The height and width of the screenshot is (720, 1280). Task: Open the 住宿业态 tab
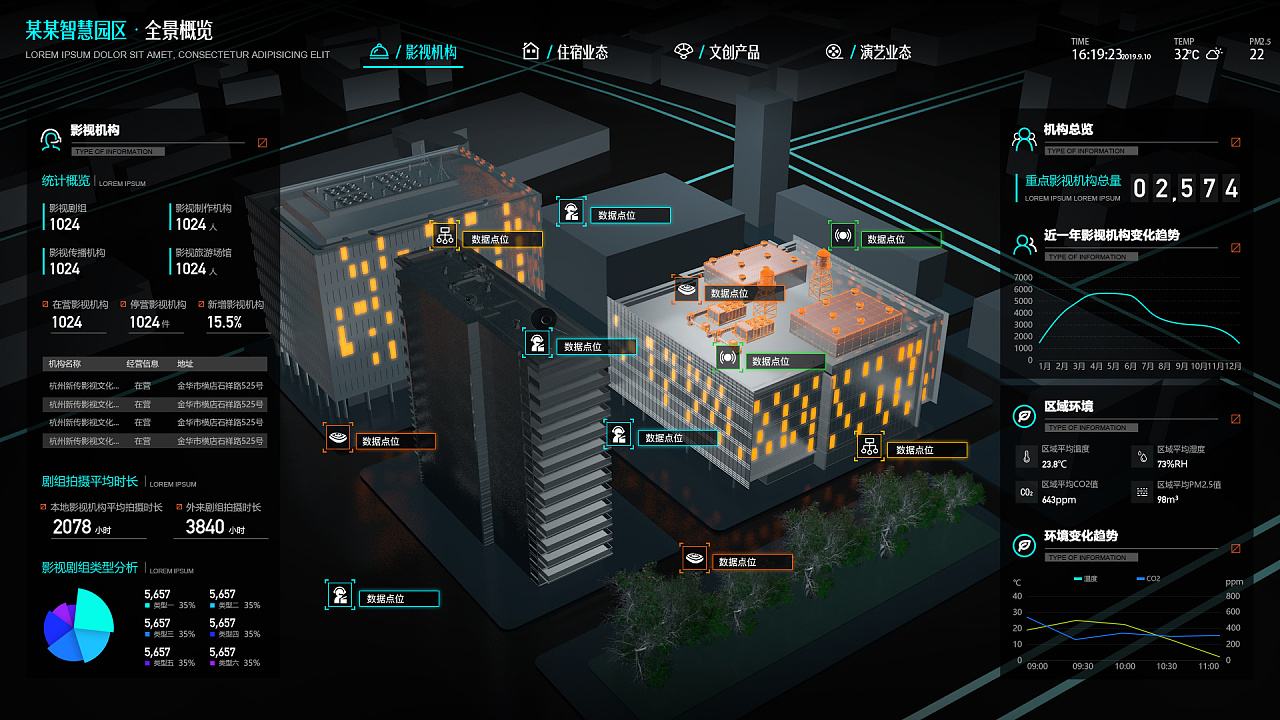pyautogui.click(x=566, y=52)
